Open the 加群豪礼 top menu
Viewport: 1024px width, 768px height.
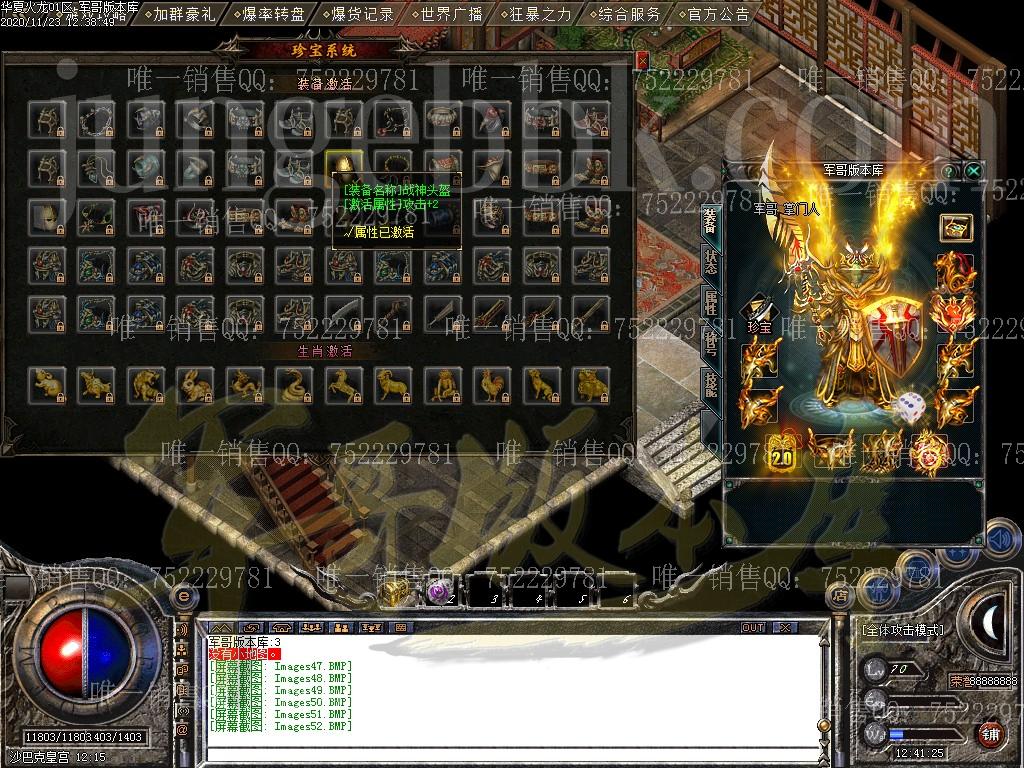(x=185, y=14)
